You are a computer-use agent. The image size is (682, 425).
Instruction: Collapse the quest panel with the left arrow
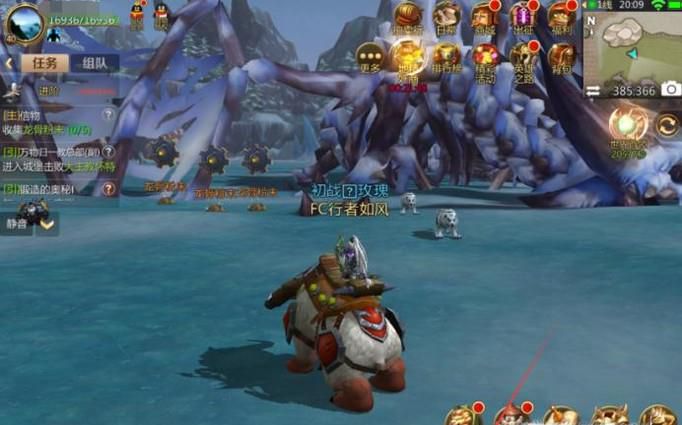tap(8, 63)
